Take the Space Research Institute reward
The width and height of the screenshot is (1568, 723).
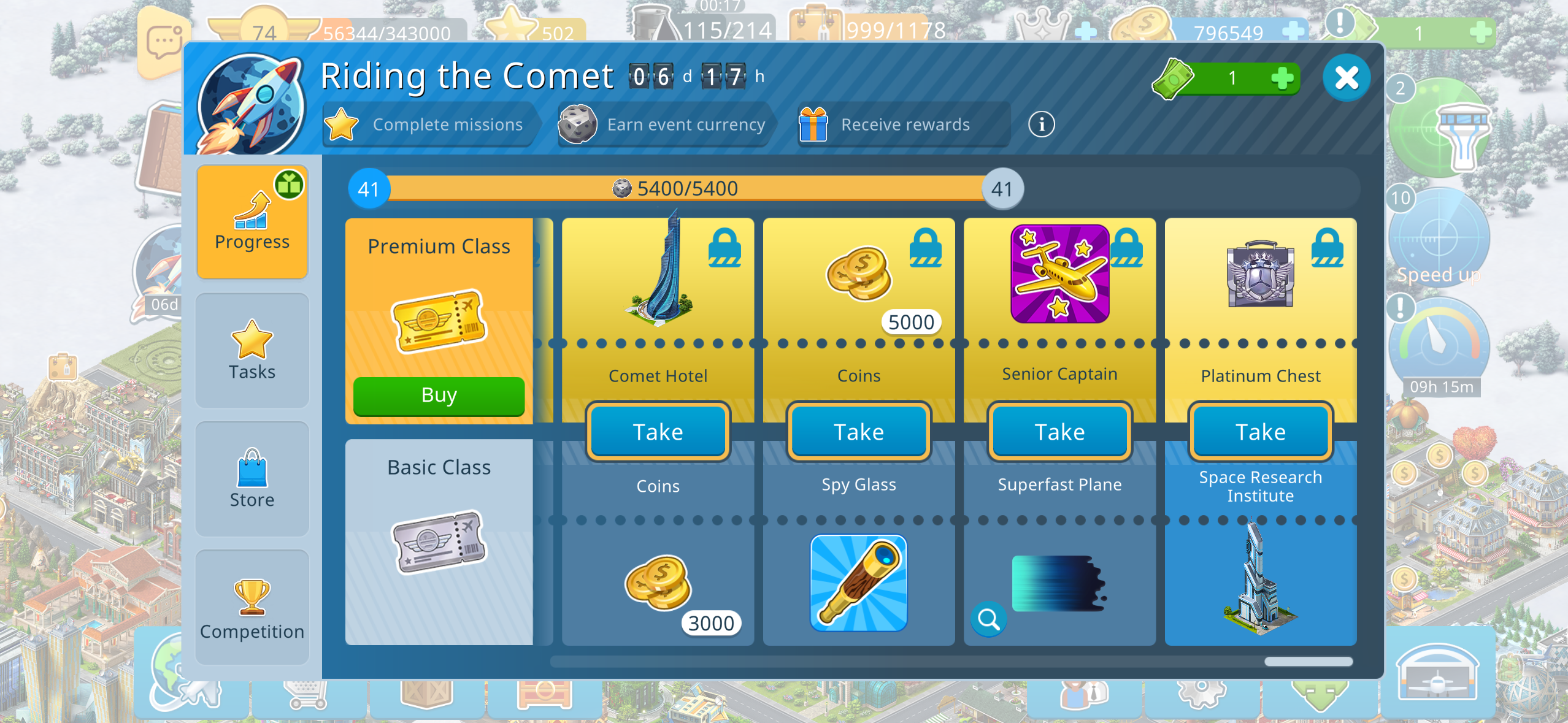click(x=1260, y=432)
